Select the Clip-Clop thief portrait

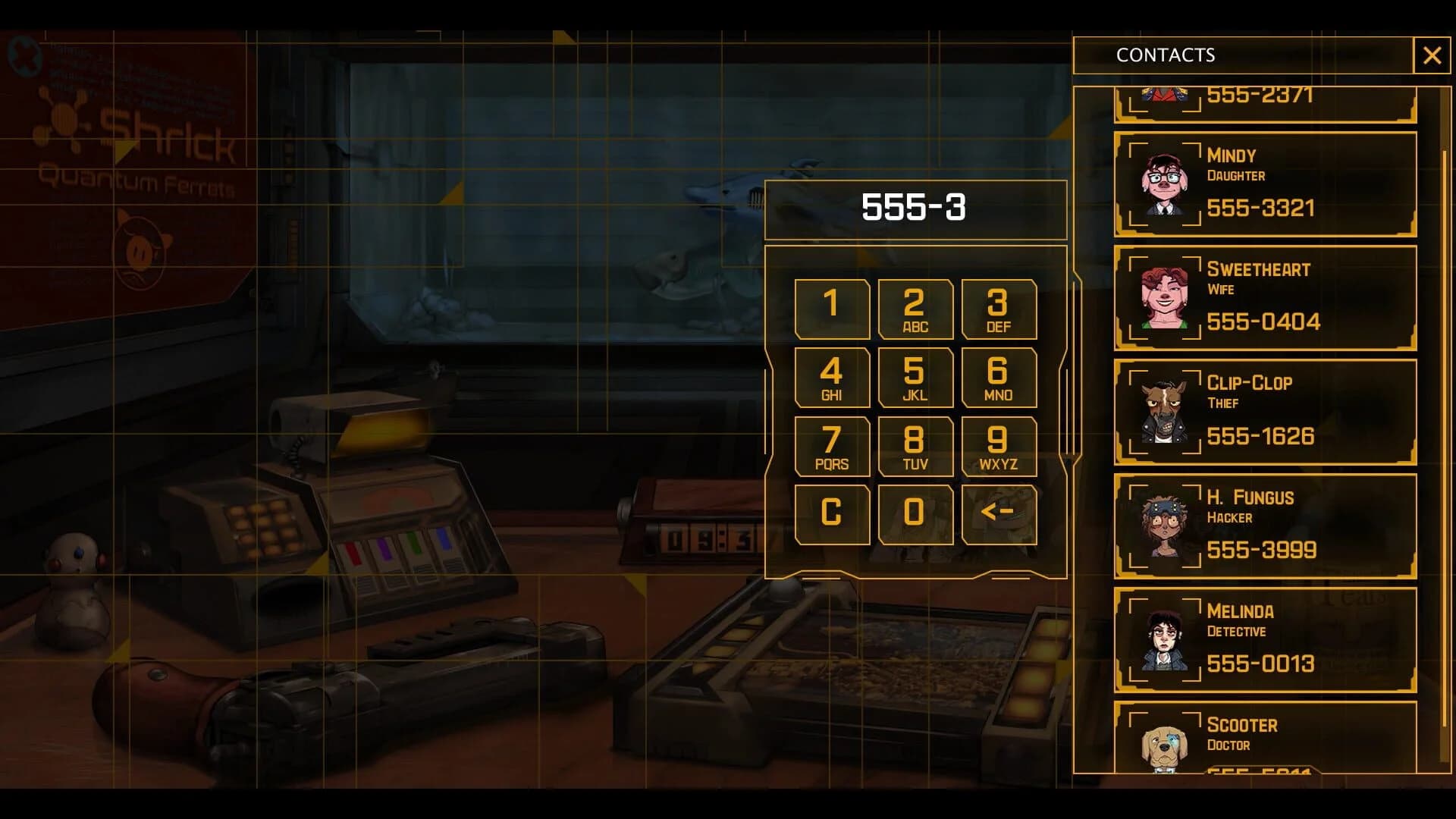1163,411
